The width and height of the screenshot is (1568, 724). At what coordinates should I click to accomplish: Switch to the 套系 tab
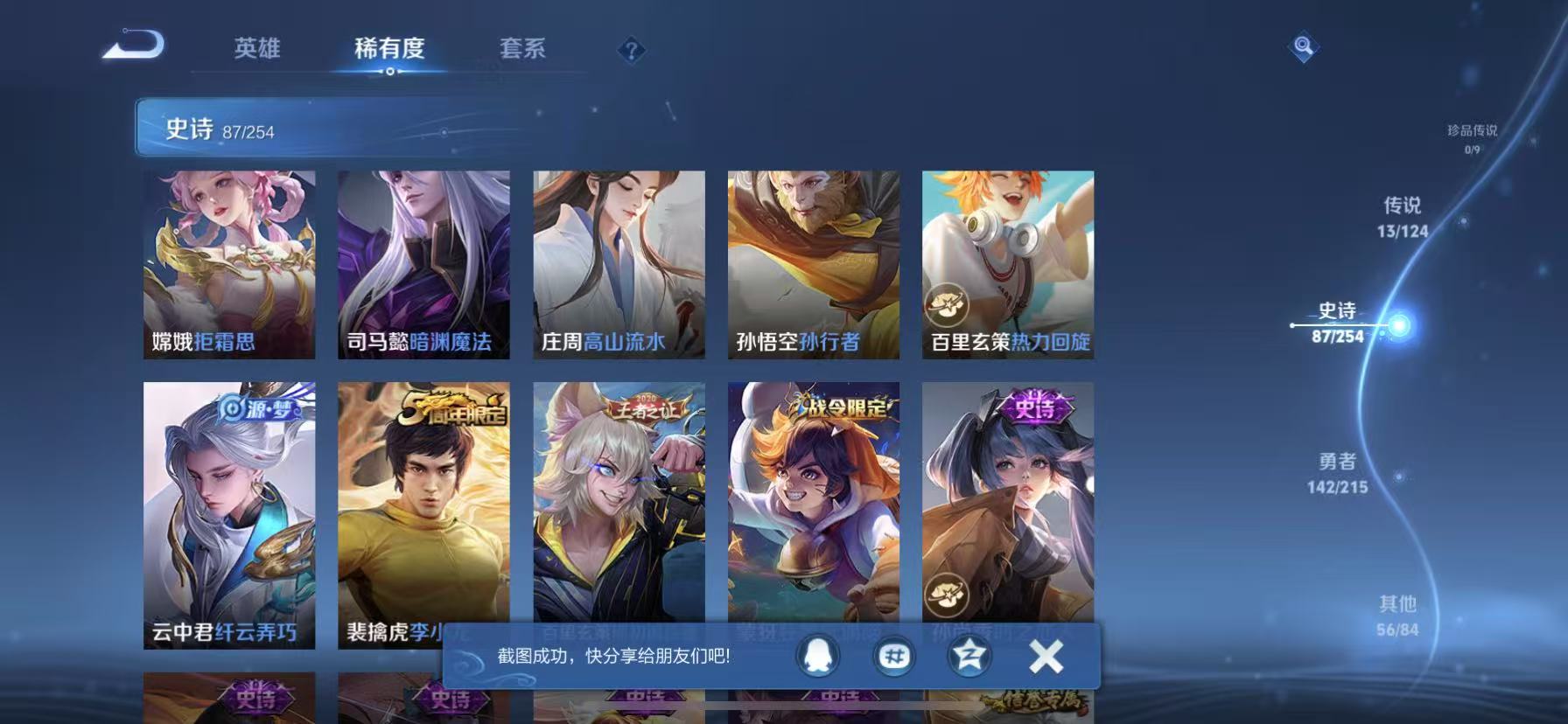coord(522,50)
